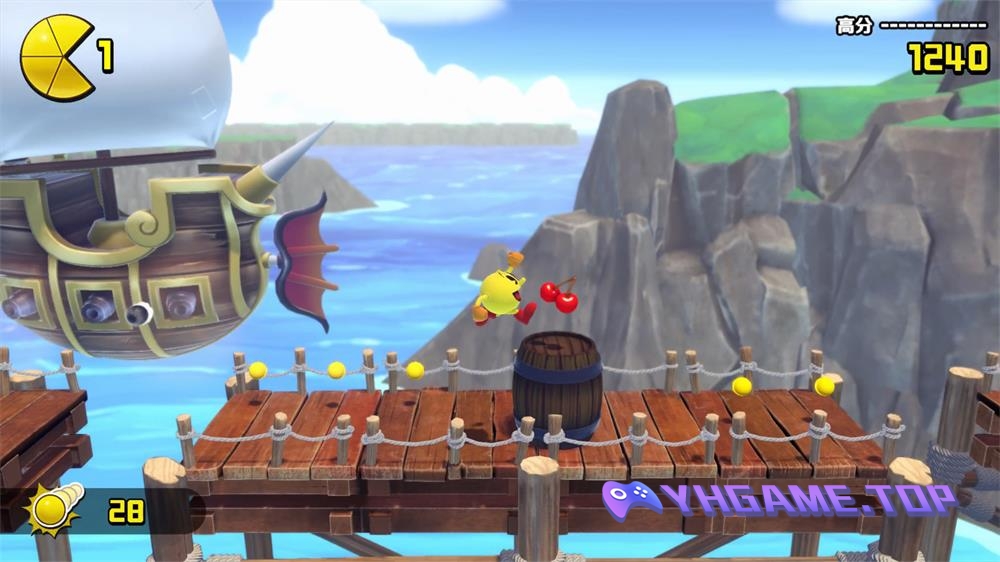
Task: Click the Pac-Man health wedge icon
Action: (x=56, y=57)
